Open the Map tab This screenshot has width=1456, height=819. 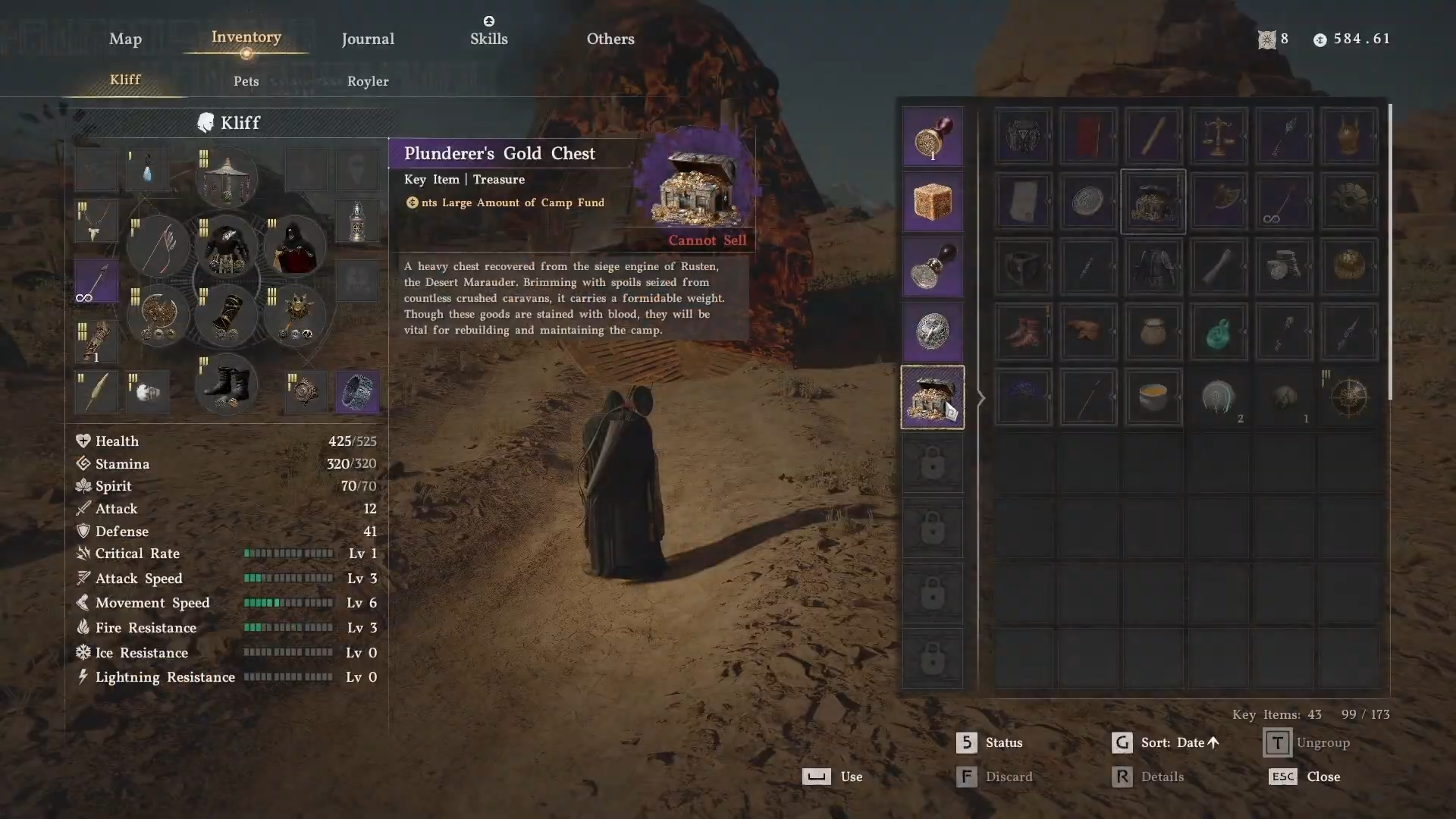(x=125, y=39)
